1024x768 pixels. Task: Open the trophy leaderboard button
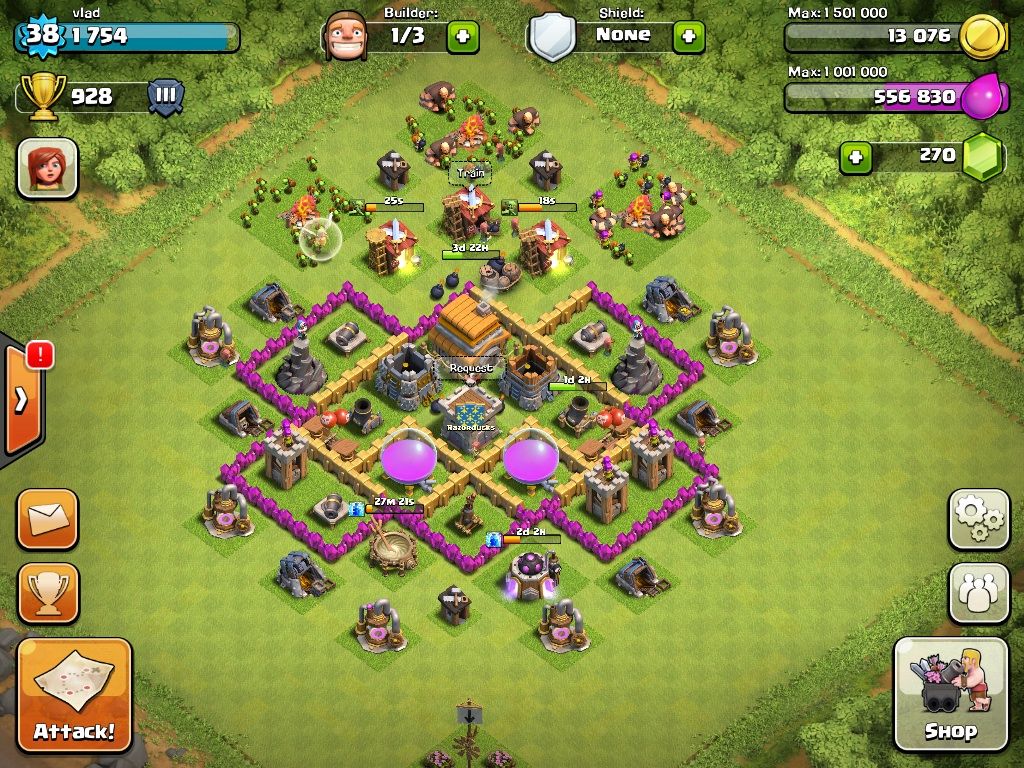pyautogui.click(x=47, y=593)
